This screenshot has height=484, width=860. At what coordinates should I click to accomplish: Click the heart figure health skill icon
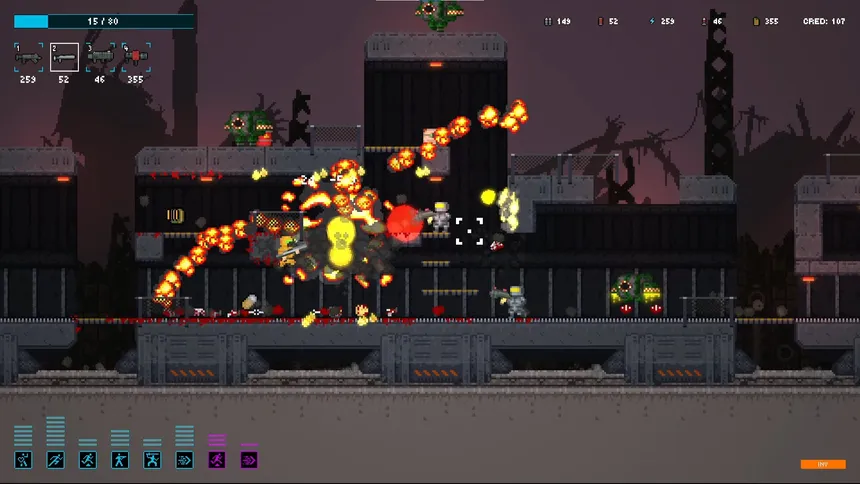(23, 460)
